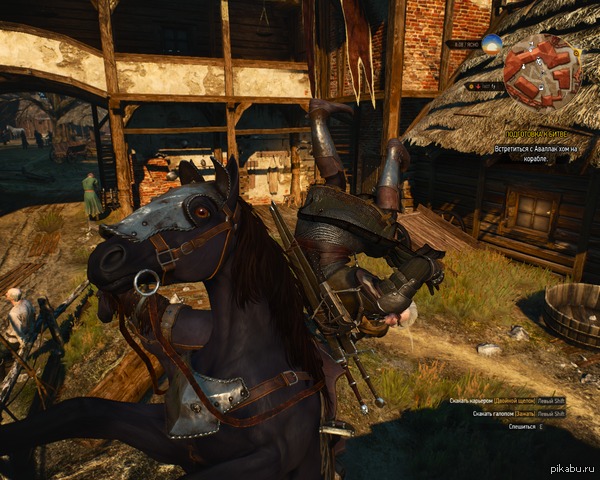The width and height of the screenshot is (600, 480).
Task: Click the circular village minimap
Action: pyautogui.click(x=542, y=72)
